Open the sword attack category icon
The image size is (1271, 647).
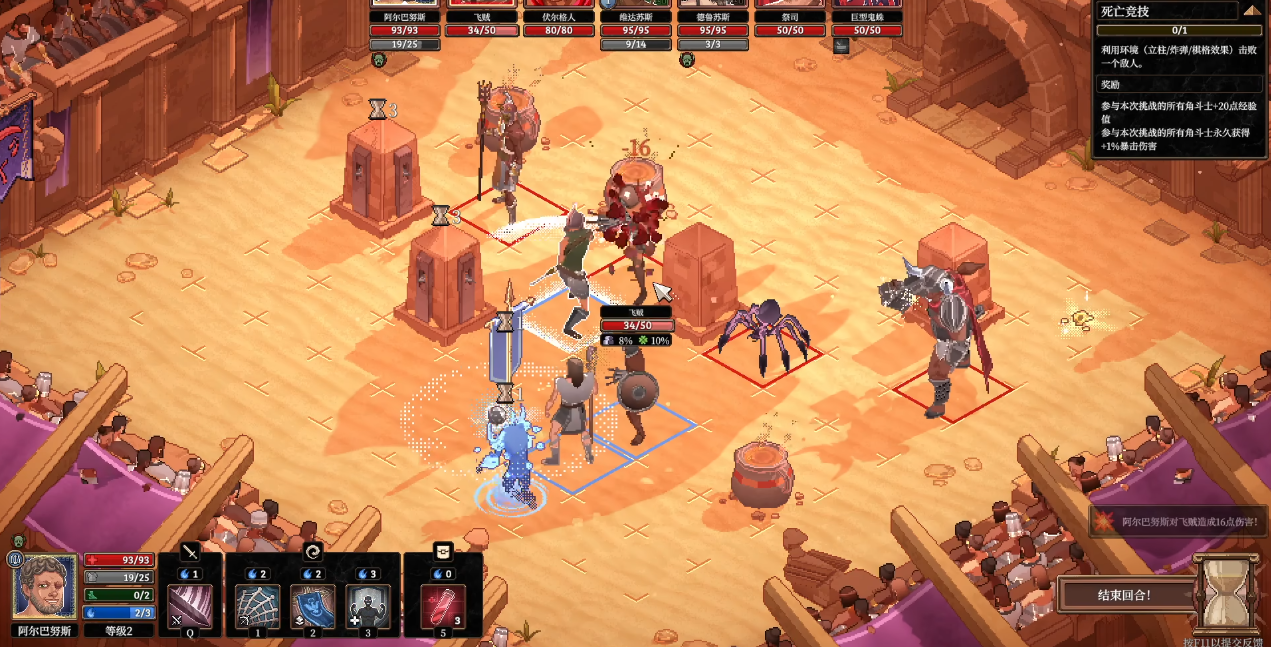coord(190,551)
